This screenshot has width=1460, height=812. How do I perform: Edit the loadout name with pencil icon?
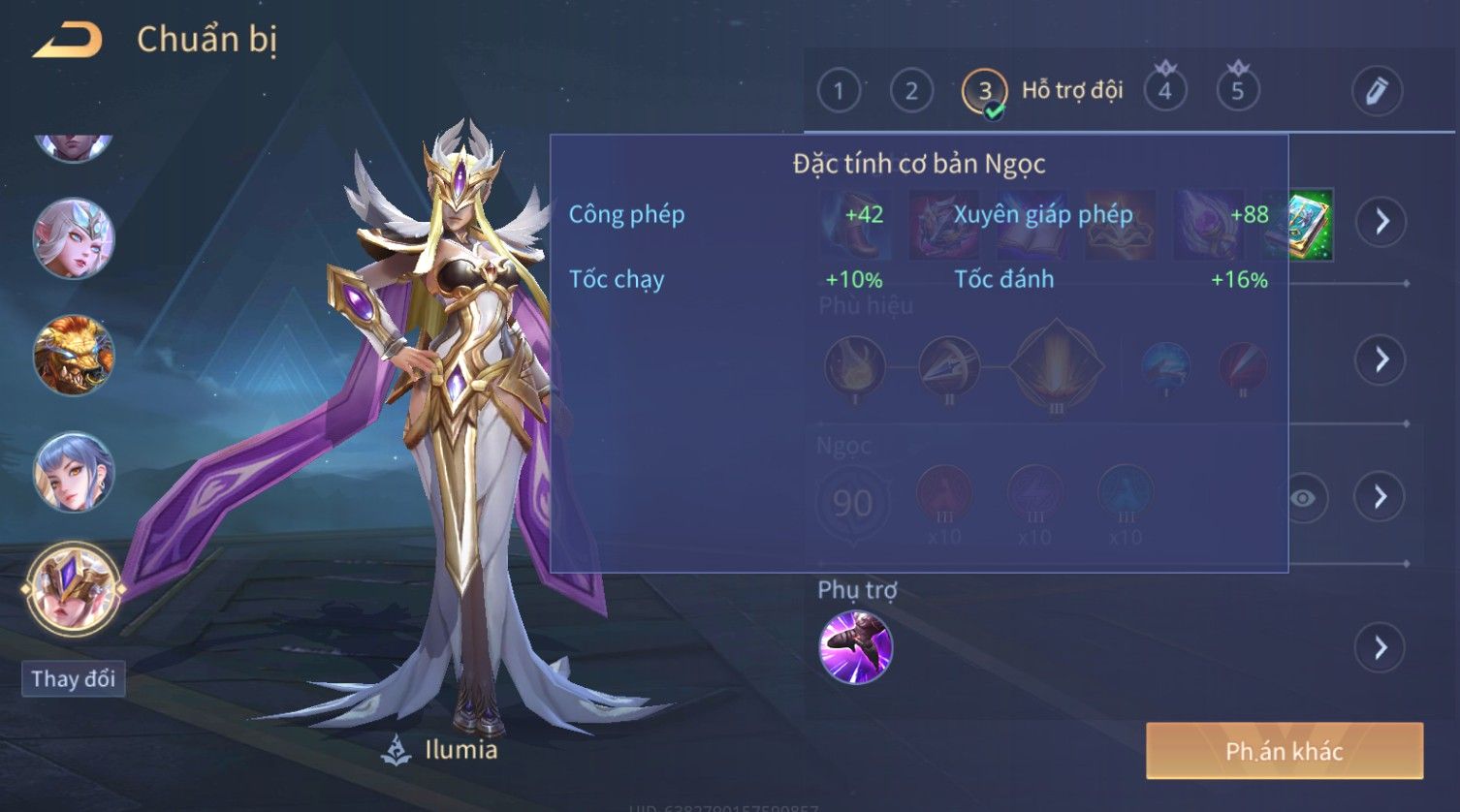click(x=1377, y=91)
